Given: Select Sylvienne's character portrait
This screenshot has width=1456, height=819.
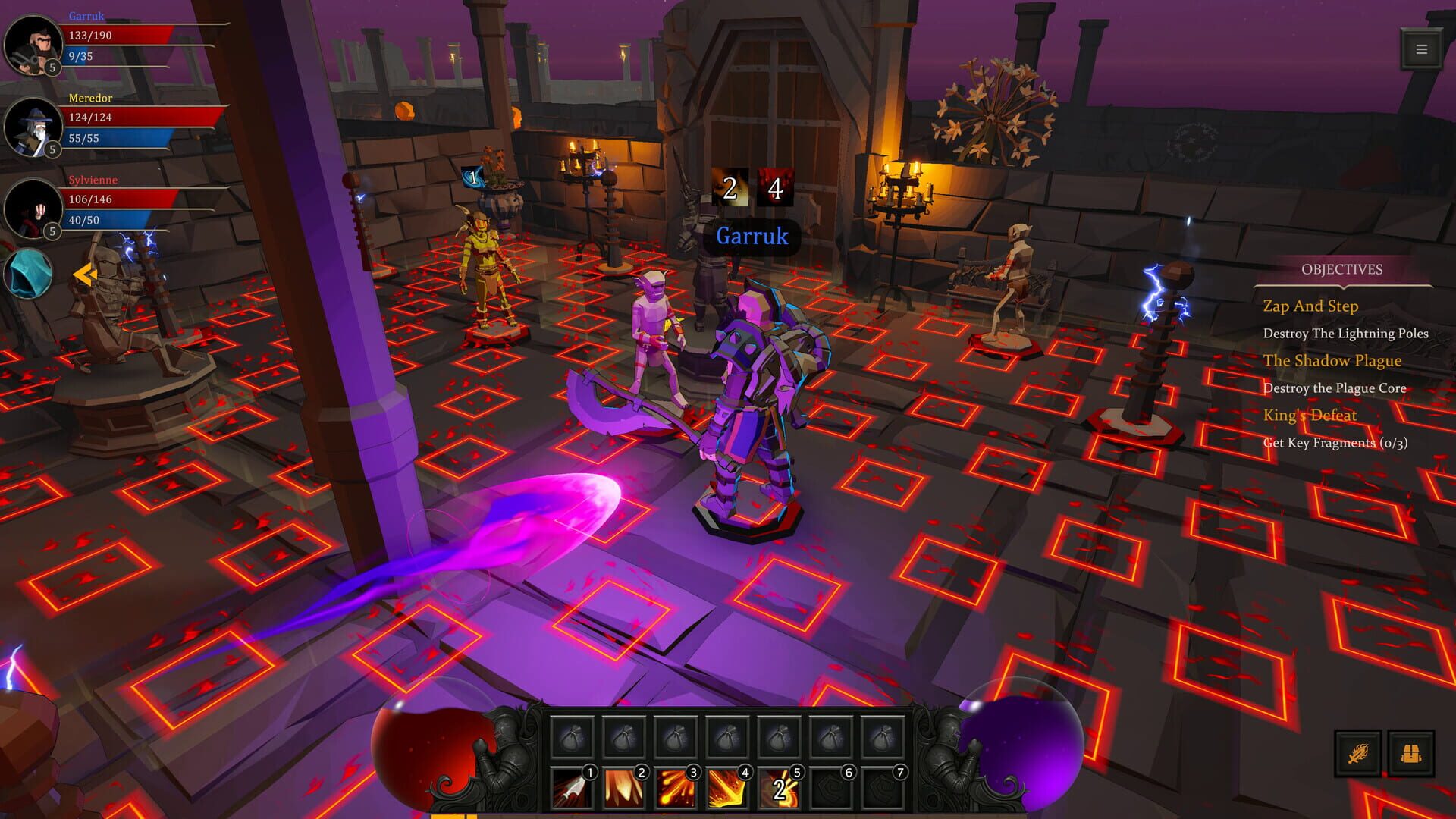Looking at the screenshot, I should point(32,208).
